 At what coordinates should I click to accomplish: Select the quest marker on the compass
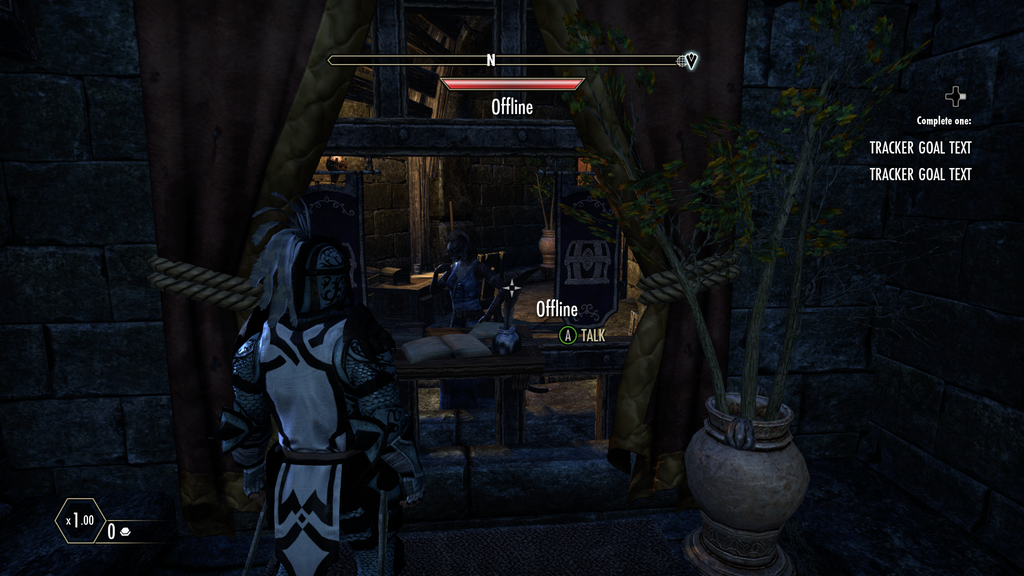point(688,61)
